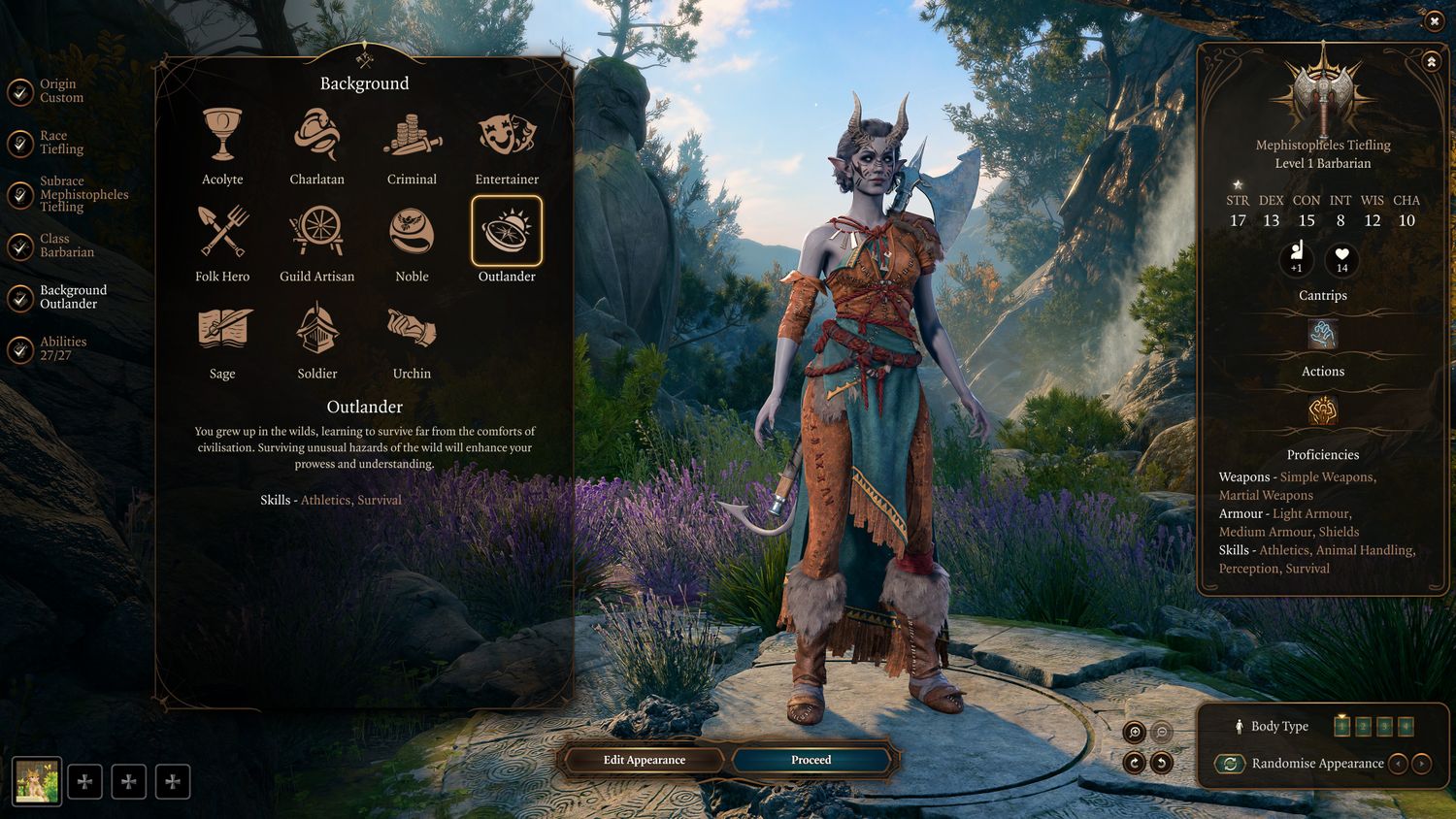Select the Charlatan background
Screen dimensions: 1456x819
coord(316,136)
